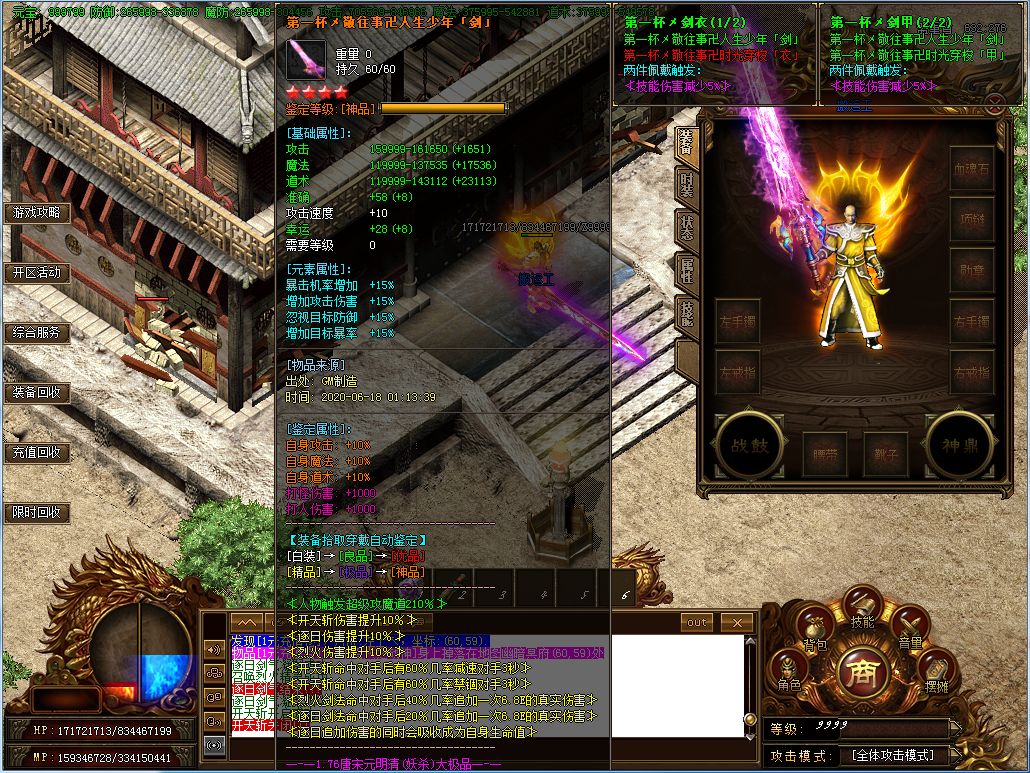Select the 血魂石 blood stone slot
This screenshot has height=773, width=1030.
(x=971, y=170)
